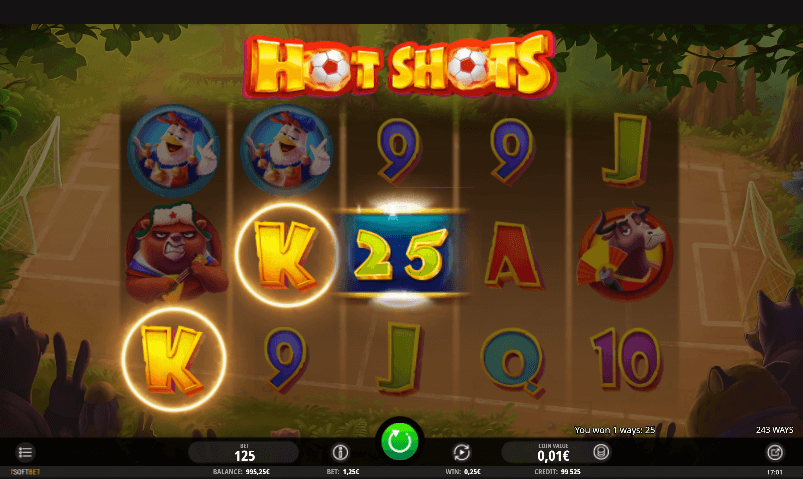This screenshot has height=479, width=803.
Task: Show the game info icon
Action: tap(339, 452)
